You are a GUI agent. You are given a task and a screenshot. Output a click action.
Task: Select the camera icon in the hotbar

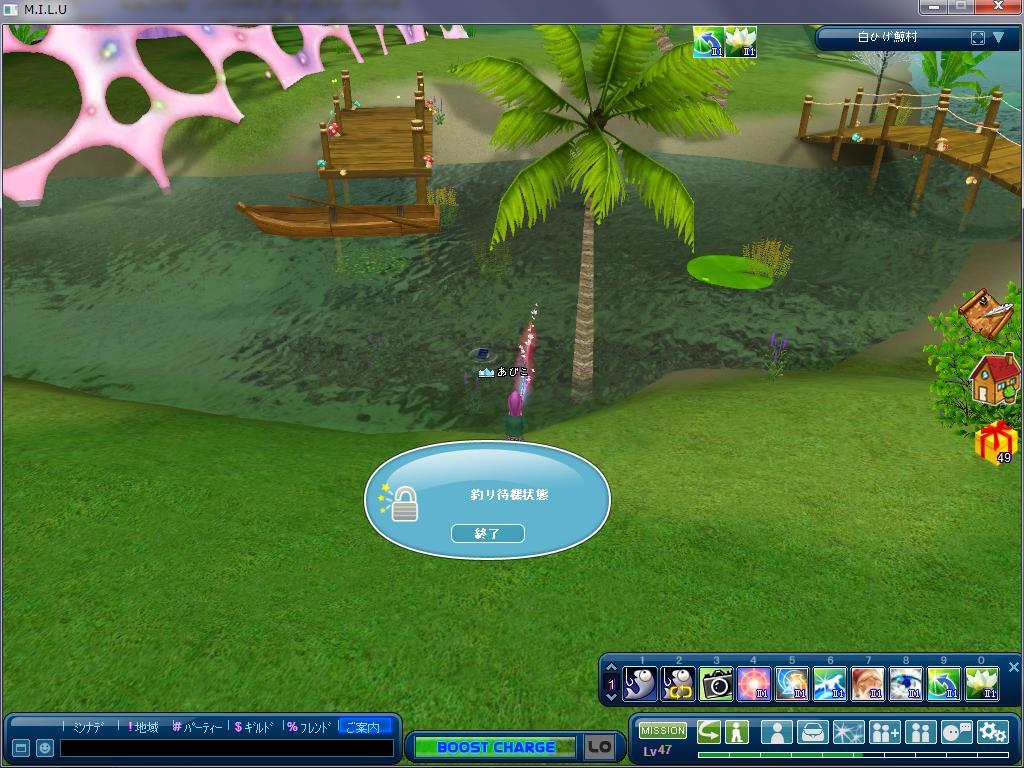click(x=716, y=684)
